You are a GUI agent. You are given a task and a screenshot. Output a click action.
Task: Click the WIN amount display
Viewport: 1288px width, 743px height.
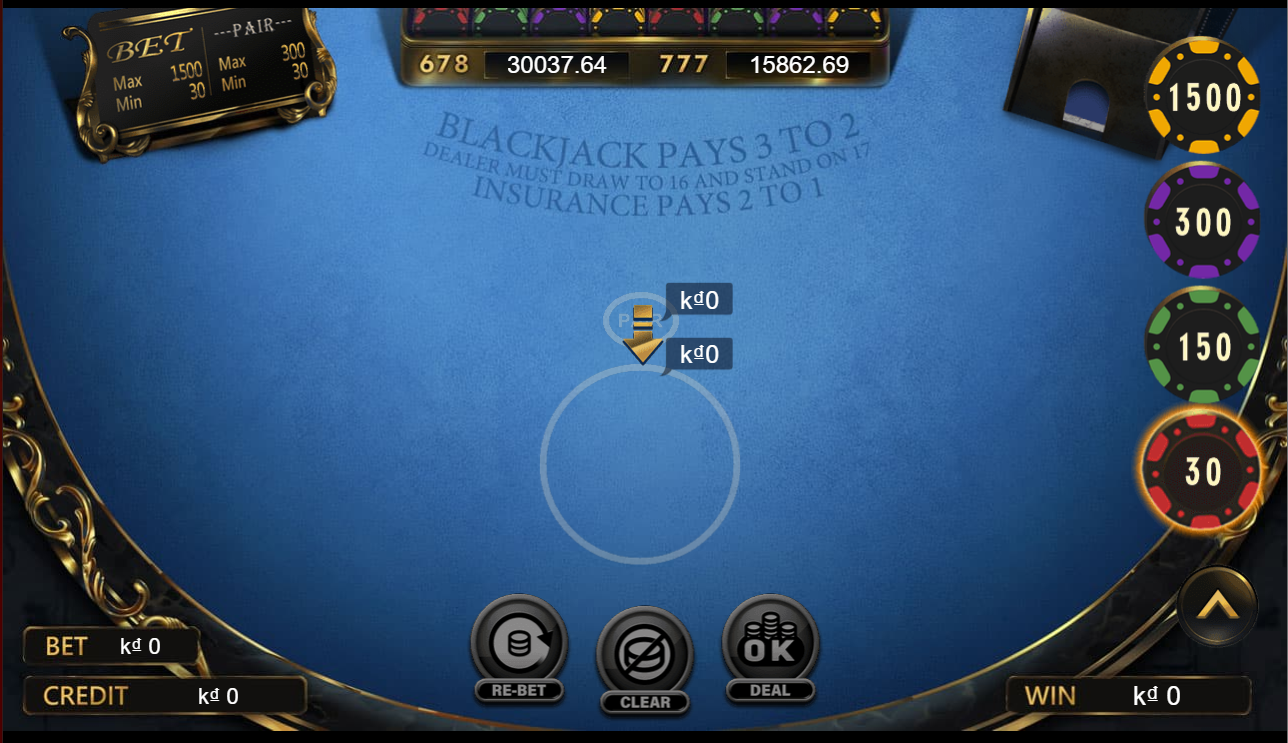1130,695
